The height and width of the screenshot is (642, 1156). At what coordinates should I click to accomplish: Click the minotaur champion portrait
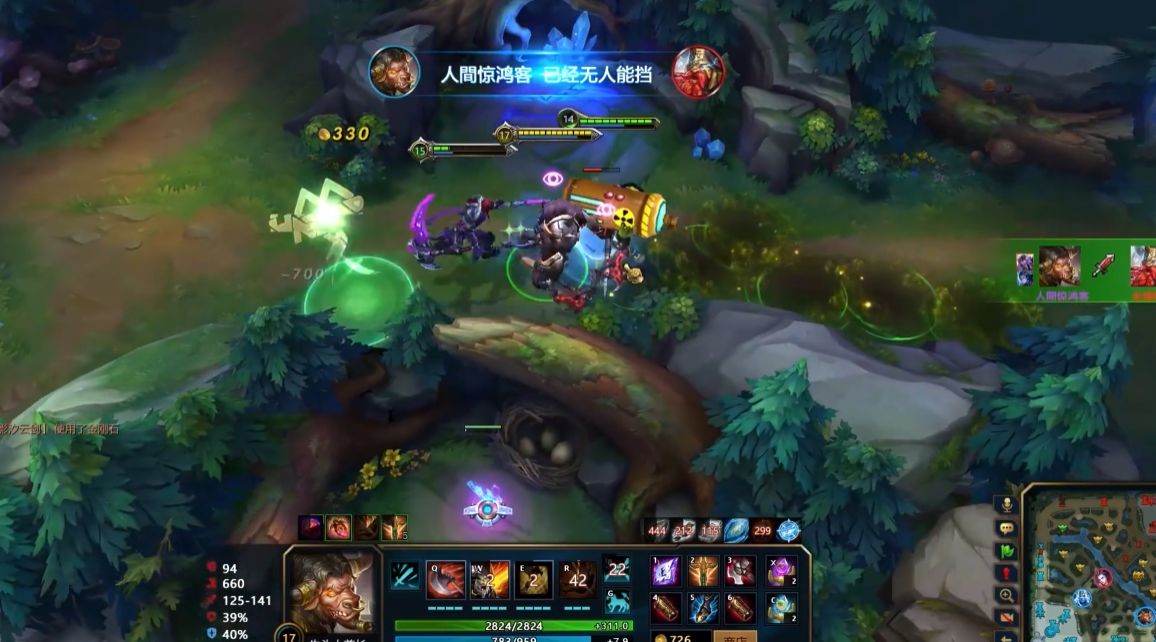(332, 592)
